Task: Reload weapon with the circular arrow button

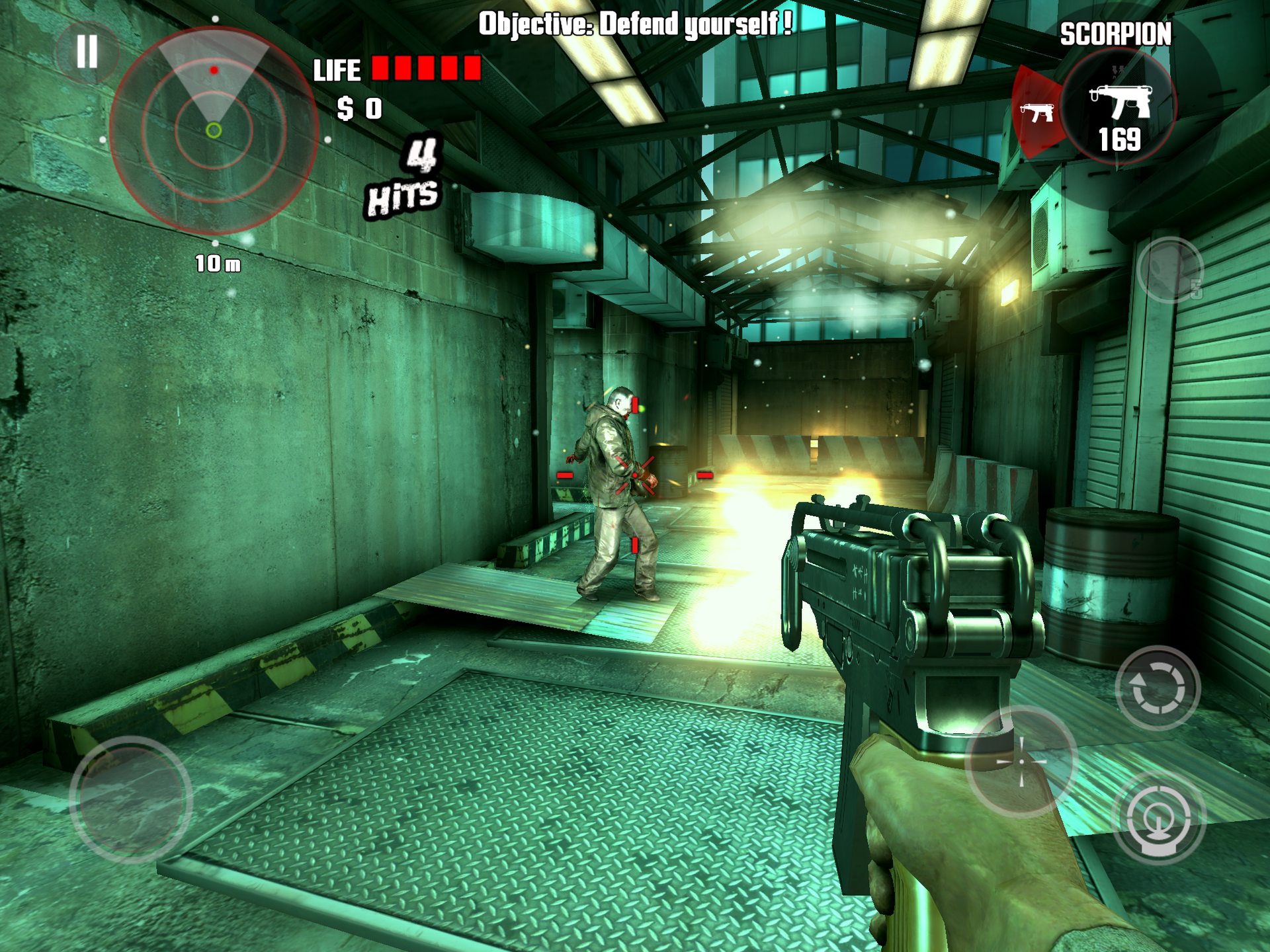Action: tap(1158, 688)
